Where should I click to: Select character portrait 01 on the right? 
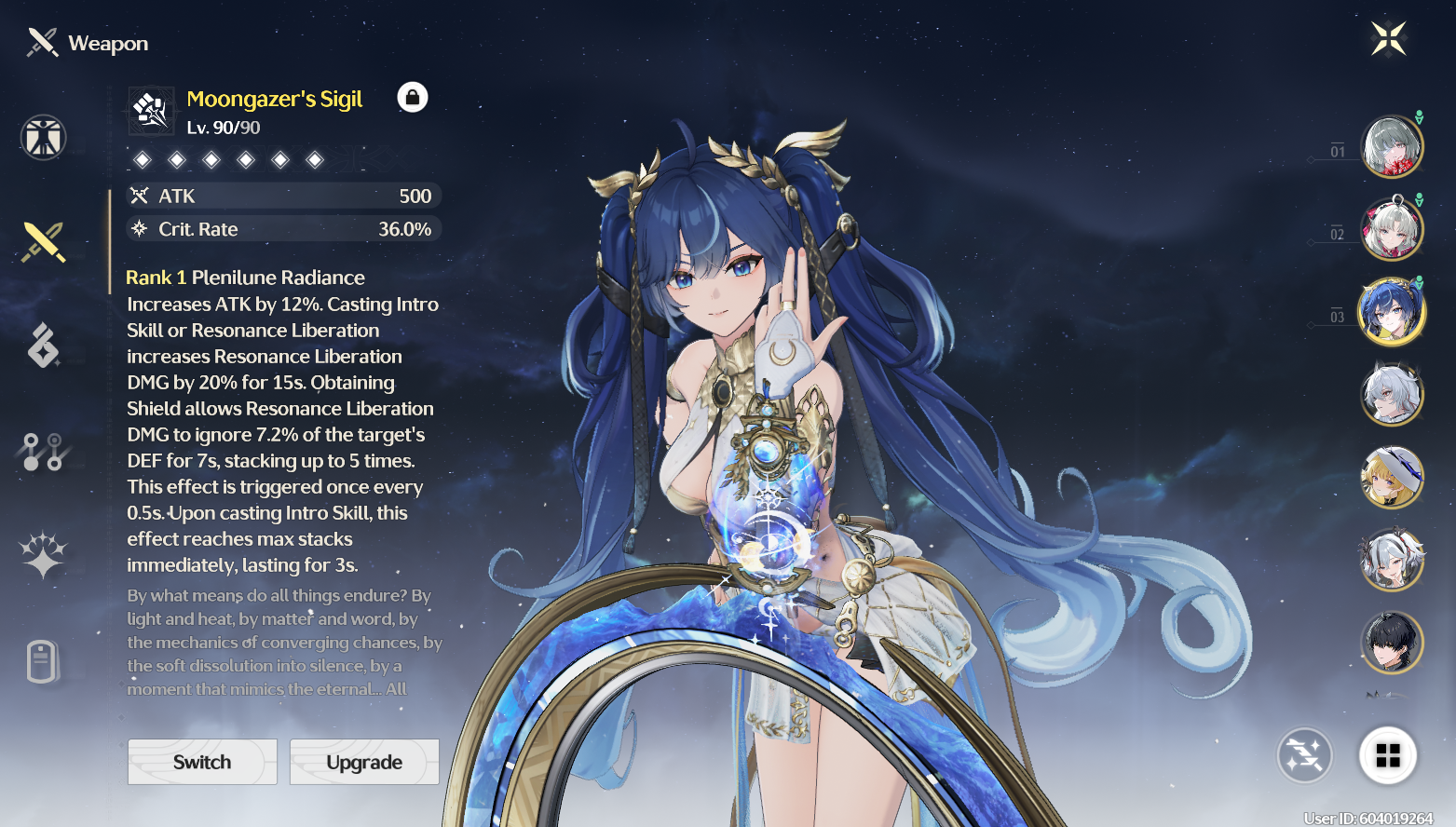pos(1392,144)
